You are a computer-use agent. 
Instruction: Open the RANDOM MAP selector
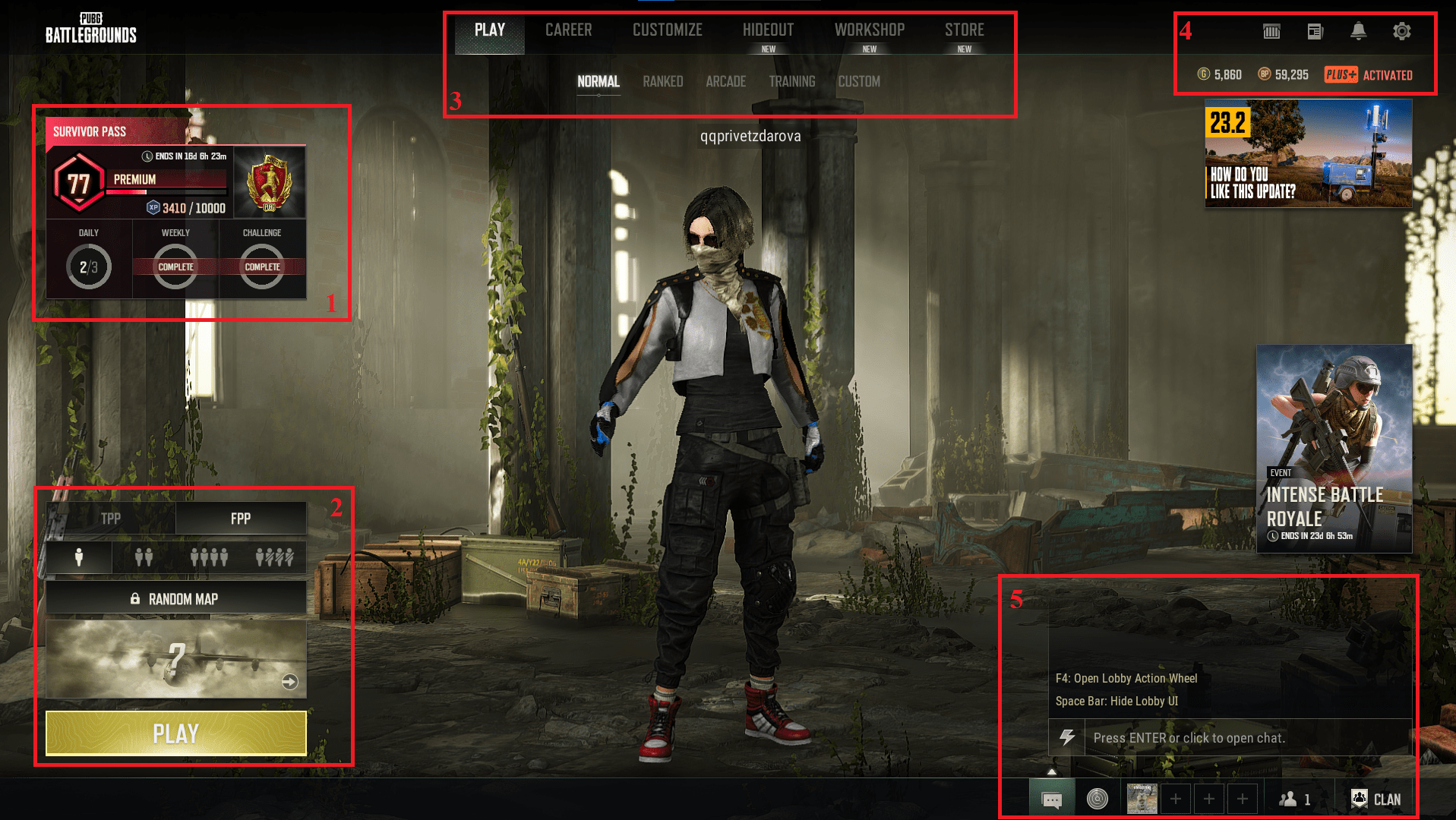(175, 598)
